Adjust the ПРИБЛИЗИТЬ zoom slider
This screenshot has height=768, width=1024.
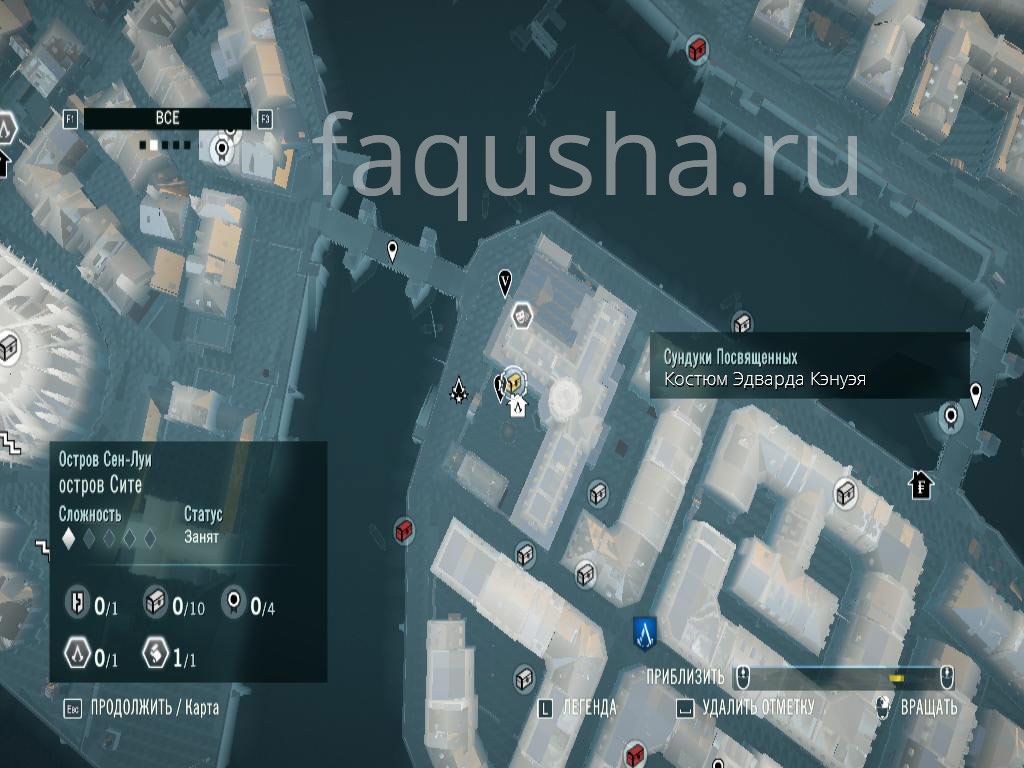point(842,678)
